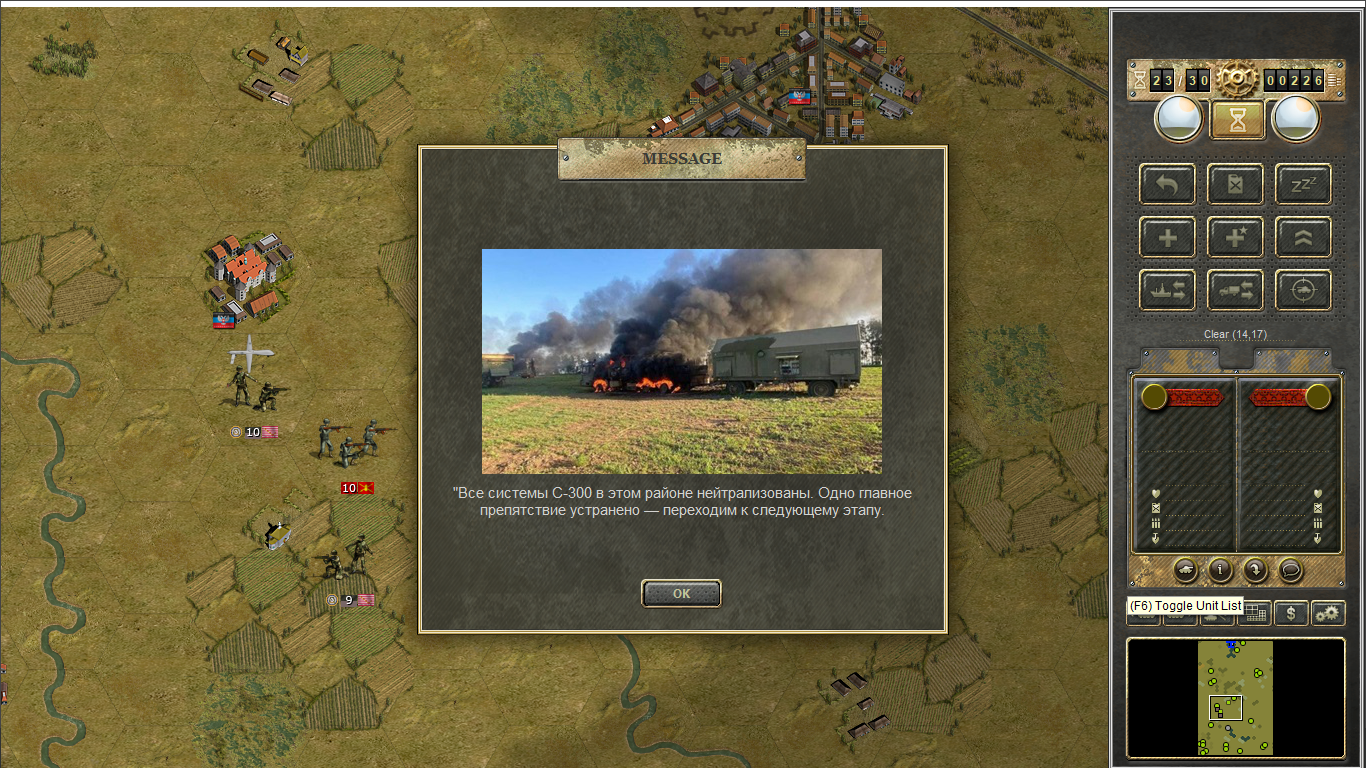Image resolution: width=1366 pixels, height=768 pixels.
Task: Put the unit to sleep with Zzz
Action: (x=1303, y=184)
